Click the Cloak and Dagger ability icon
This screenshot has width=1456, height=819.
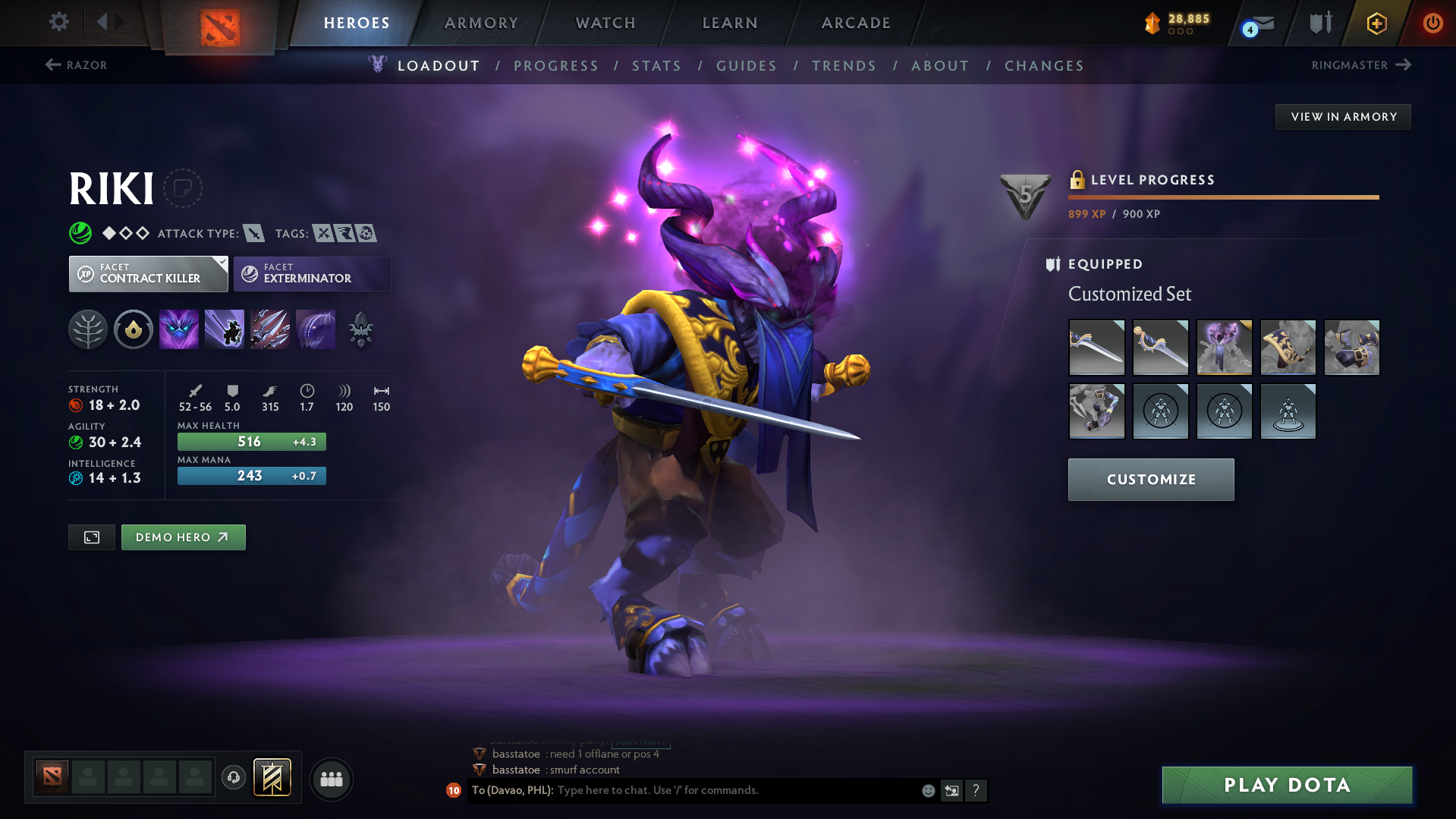coord(316,329)
